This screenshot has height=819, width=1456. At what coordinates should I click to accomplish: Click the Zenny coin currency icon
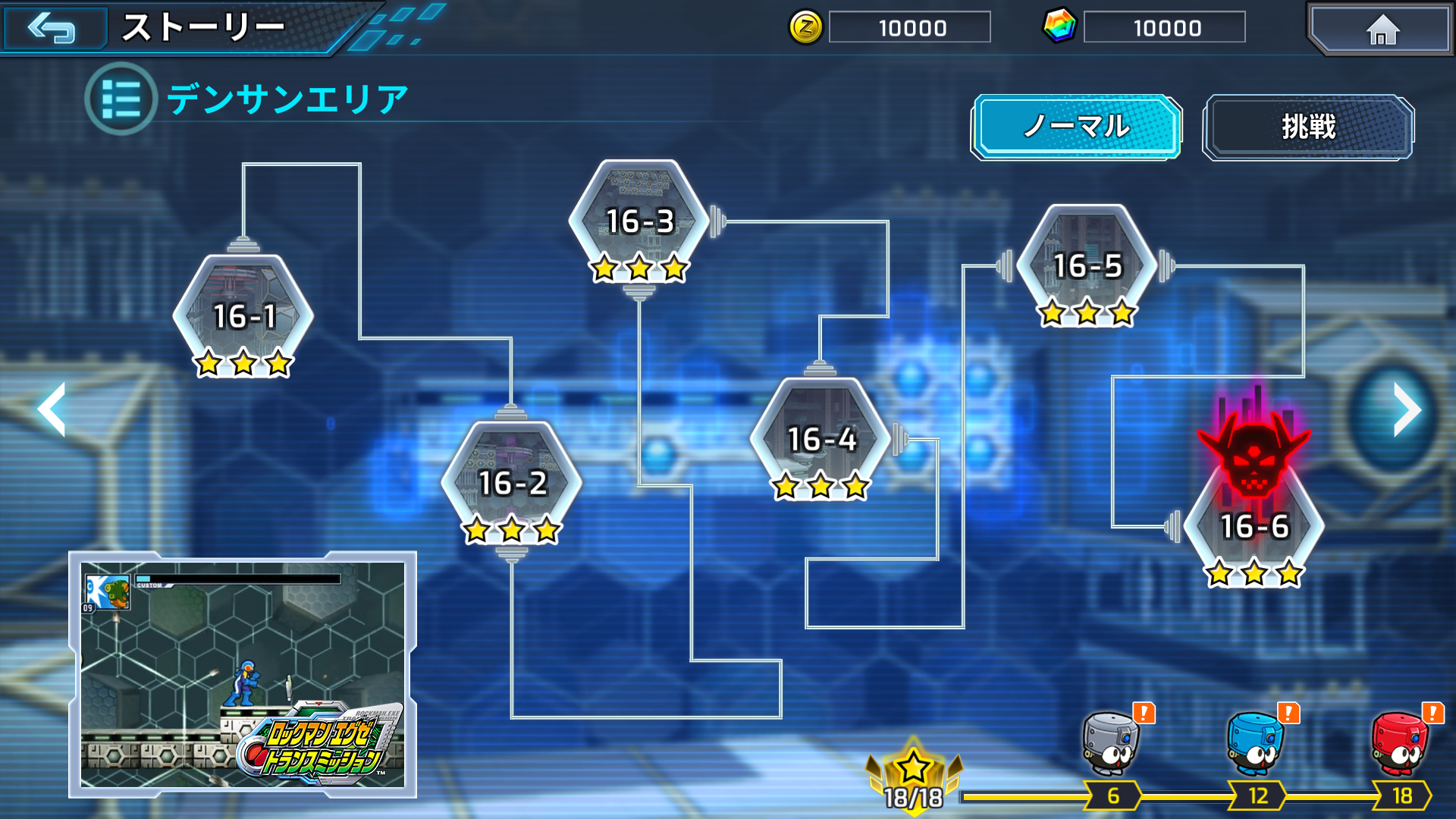pyautogui.click(x=805, y=28)
